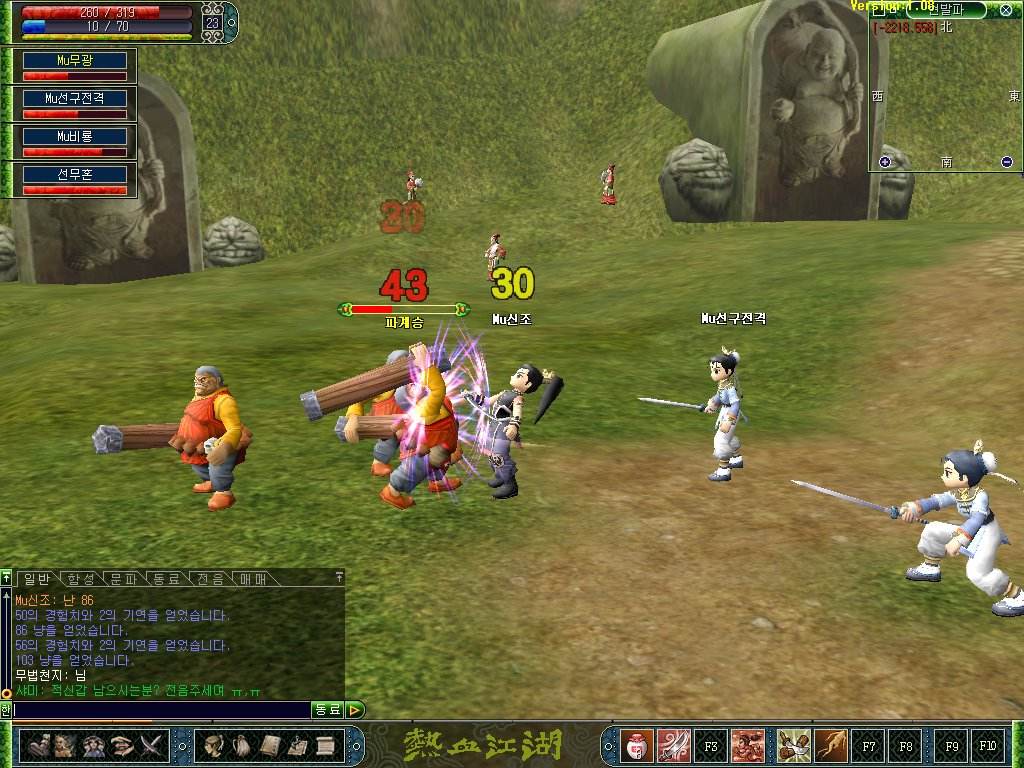Screen dimensions: 1024x768
Task: Select the 일반 general chat tab
Action: tap(37, 579)
